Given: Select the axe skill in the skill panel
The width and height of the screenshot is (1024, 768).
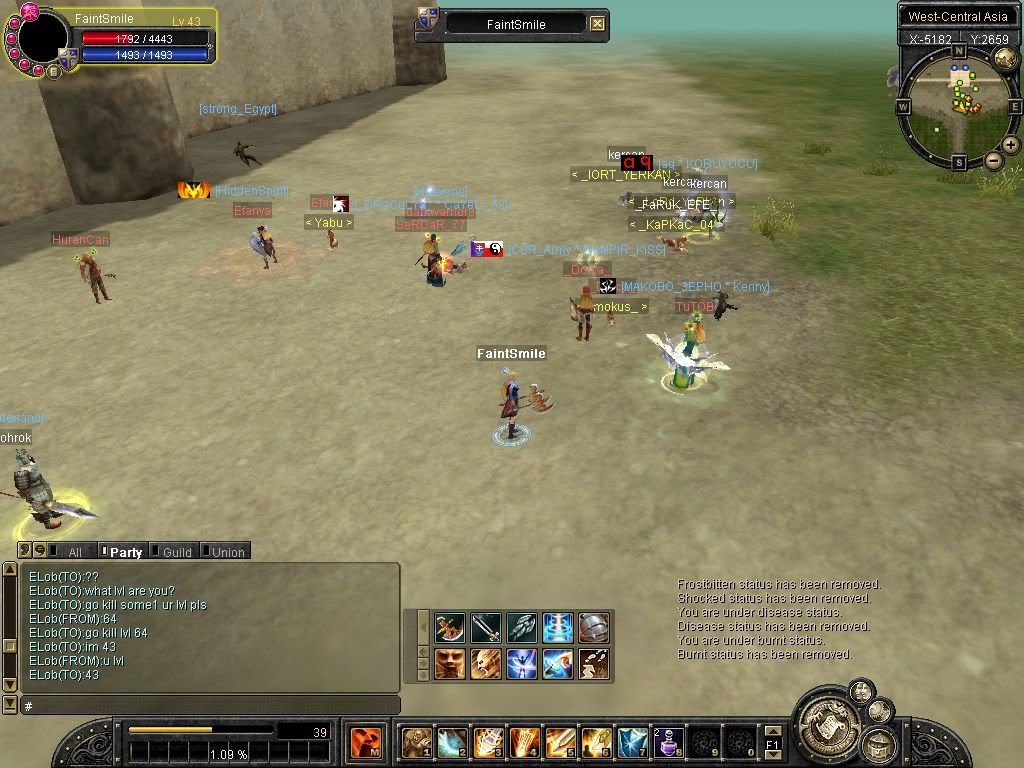Looking at the screenshot, I should click(x=450, y=628).
